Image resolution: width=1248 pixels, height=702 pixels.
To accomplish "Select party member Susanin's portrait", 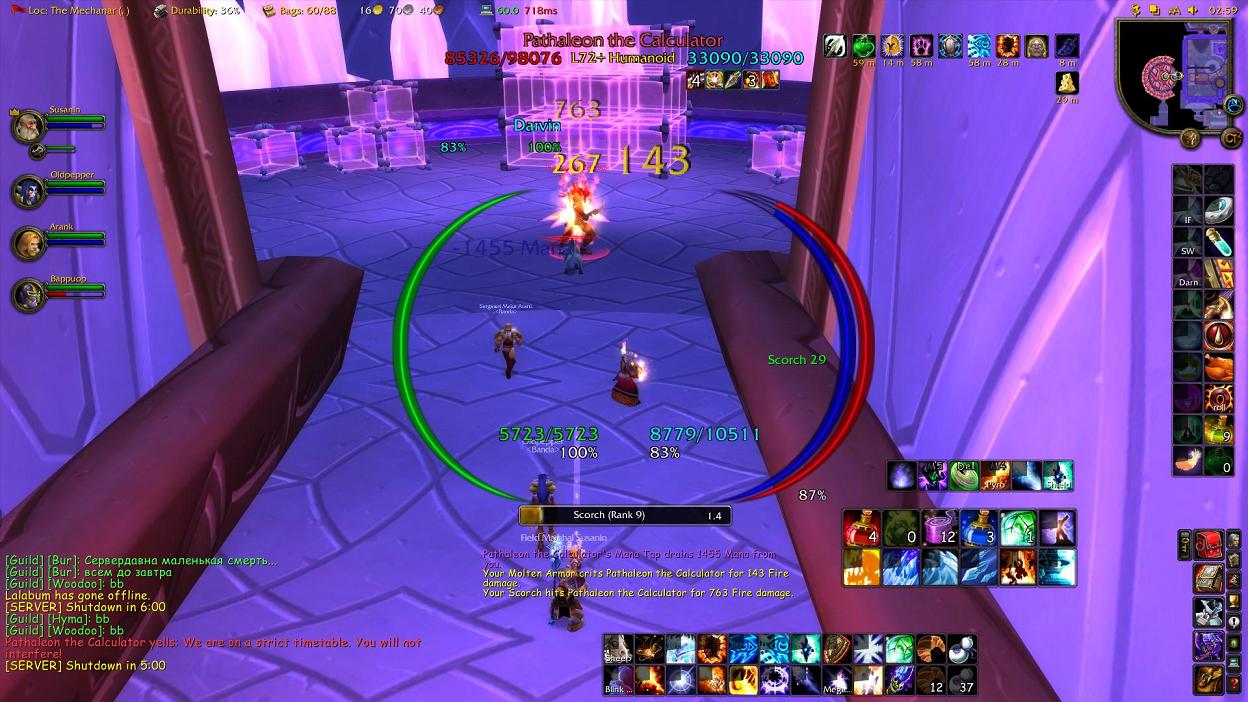I will (x=26, y=127).
